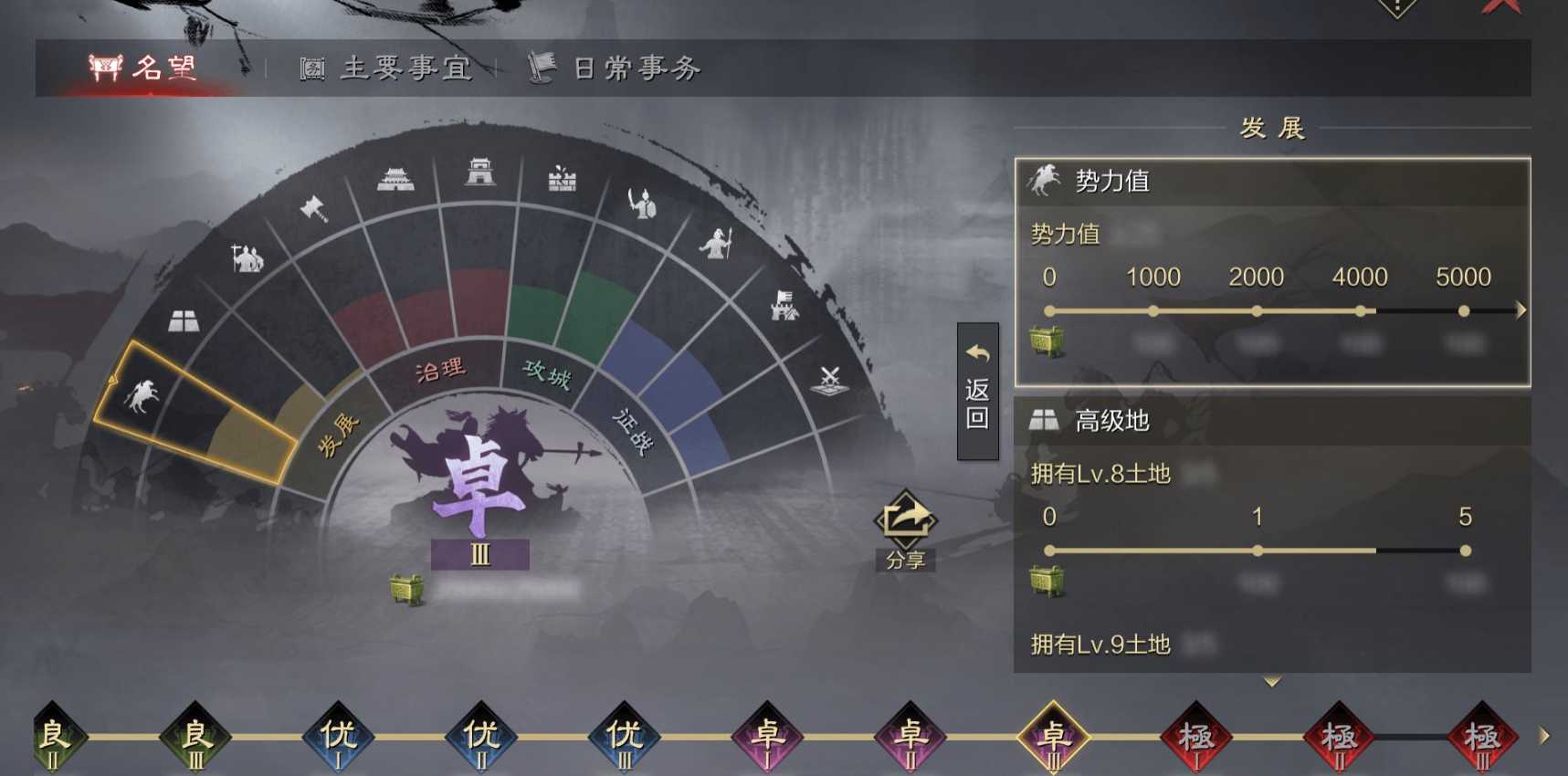Click the land tiles icon on the wheel
Image resolution: width=1568 pixels, height=776 pixels.
click(183, 321)
